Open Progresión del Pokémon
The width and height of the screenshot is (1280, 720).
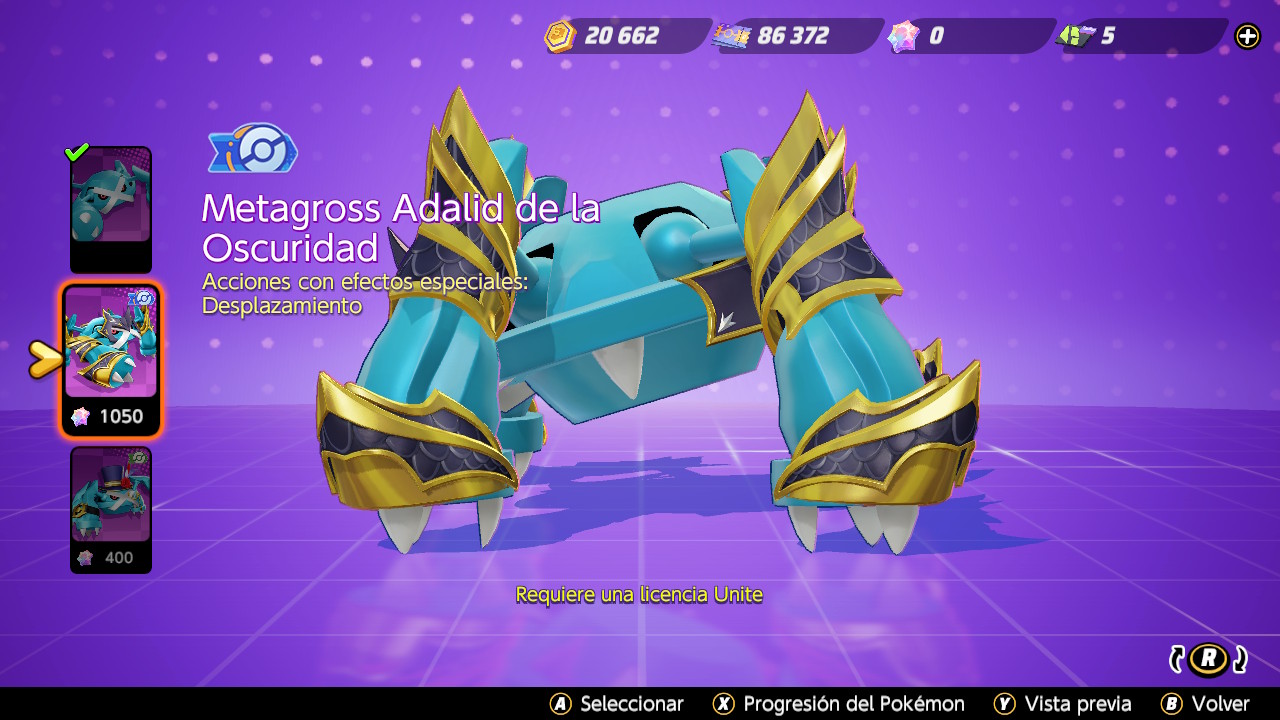pos(838,704)
